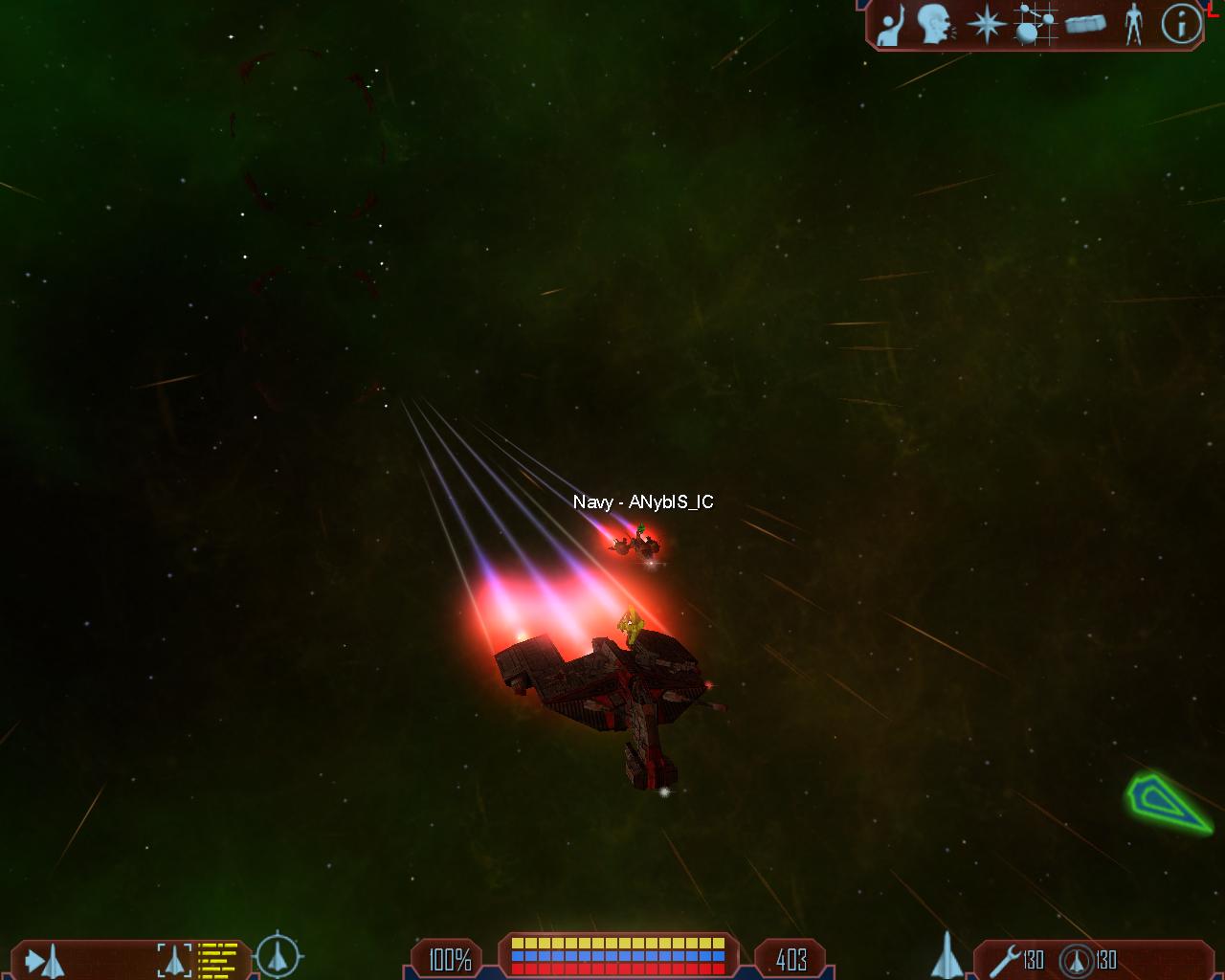Use the wrench repair bots icon
The image size is (1225, 980).
(1006, 960)
